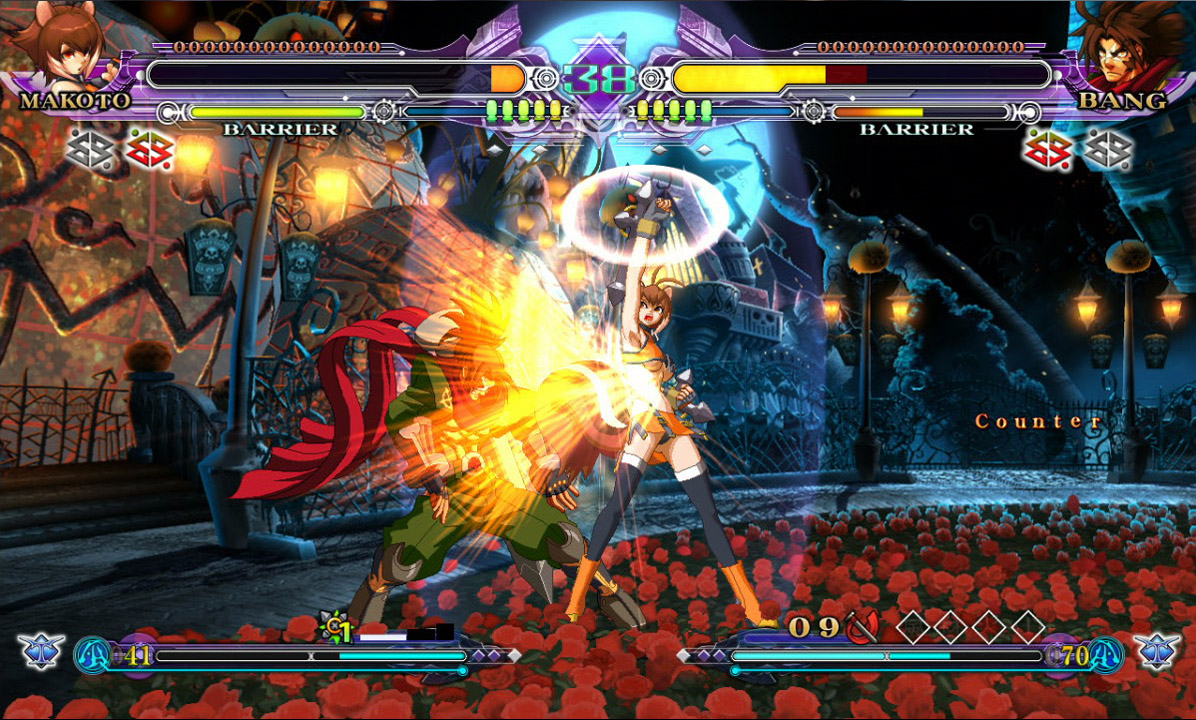The height and width of the screenshot is (720, 1196).
Task: Select Bang's Burst icon beside his heat gauge
Action: click(x=1157, y=651)
